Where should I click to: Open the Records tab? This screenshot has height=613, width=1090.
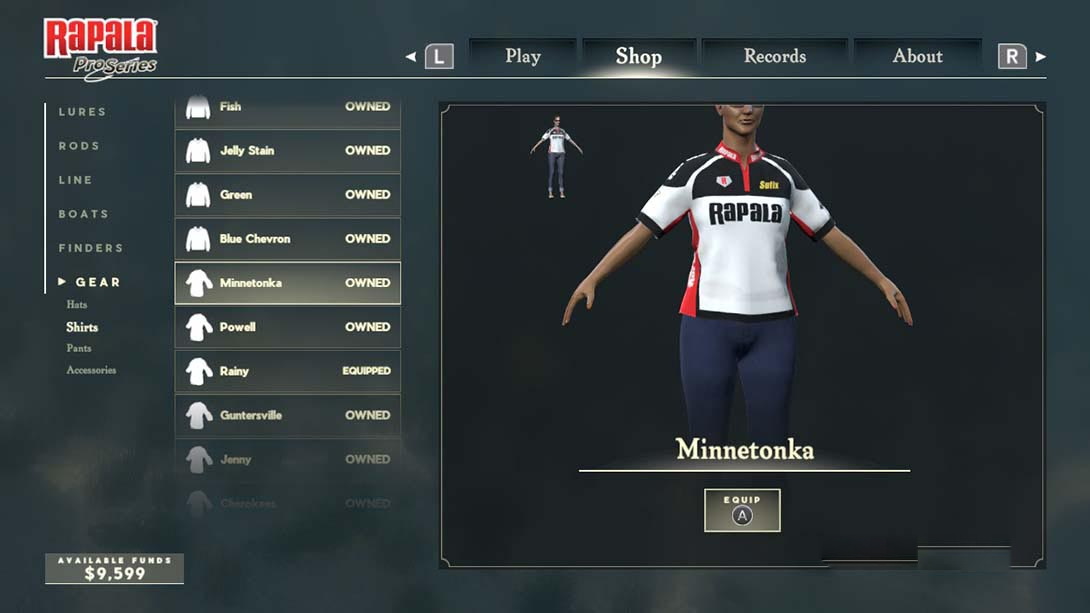(x=775, y=56)
